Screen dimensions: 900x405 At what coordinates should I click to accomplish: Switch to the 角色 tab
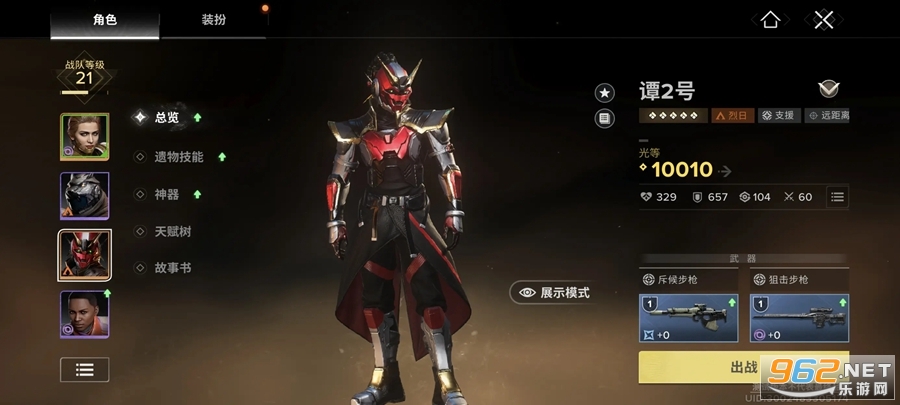105,19
